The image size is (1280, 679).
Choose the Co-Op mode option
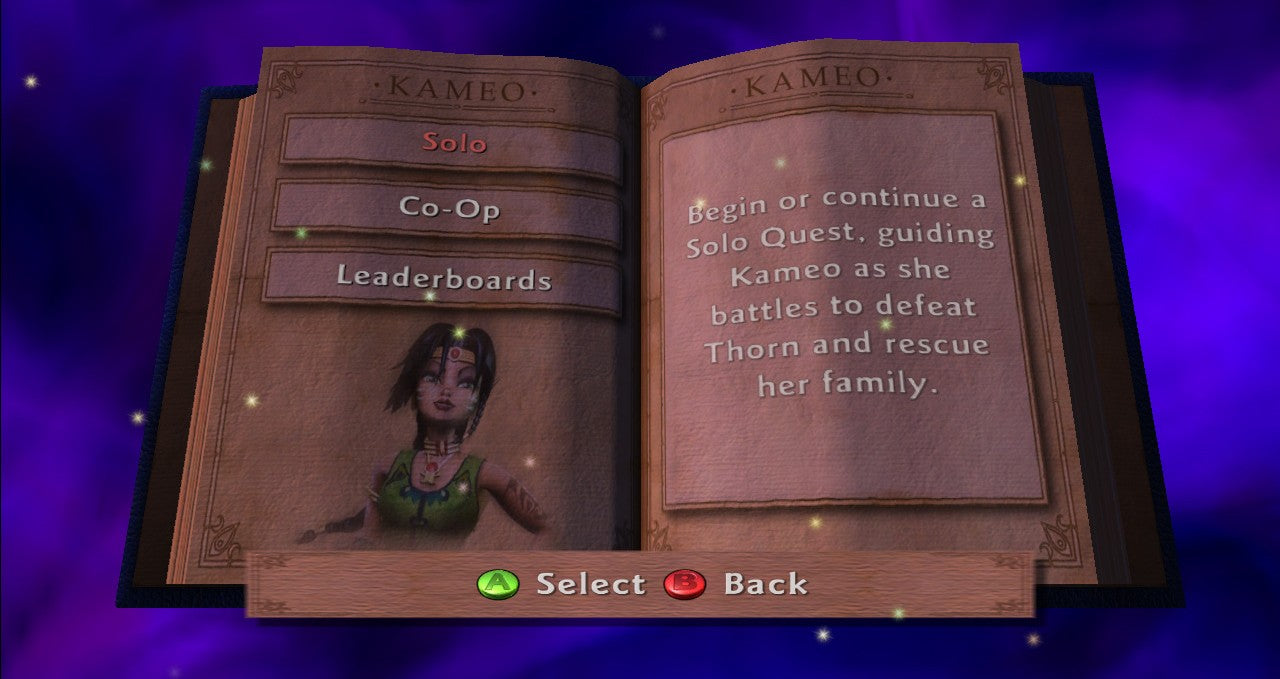pyautogui.click(x=449, y=208)
